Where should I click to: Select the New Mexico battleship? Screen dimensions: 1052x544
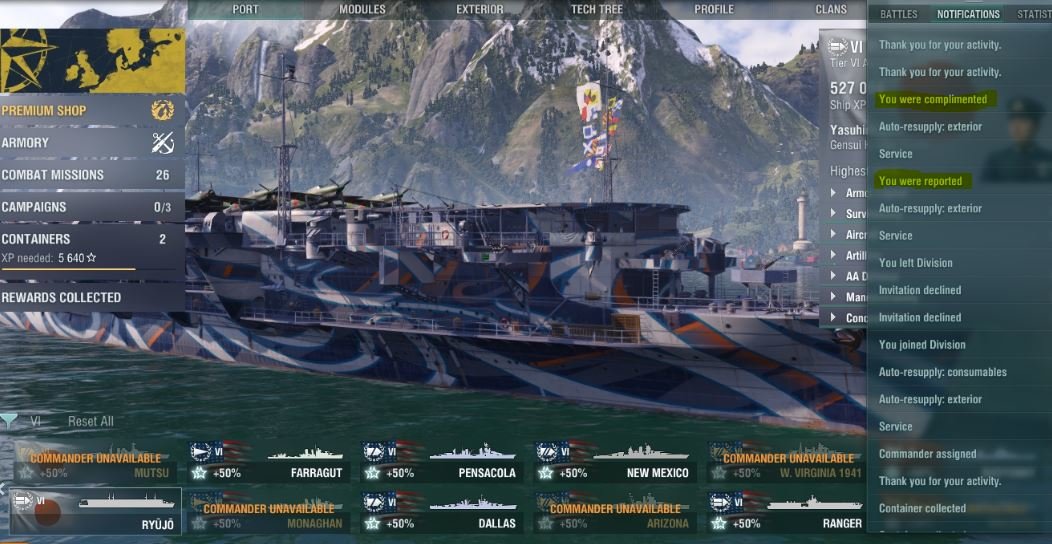pos(613,462)
